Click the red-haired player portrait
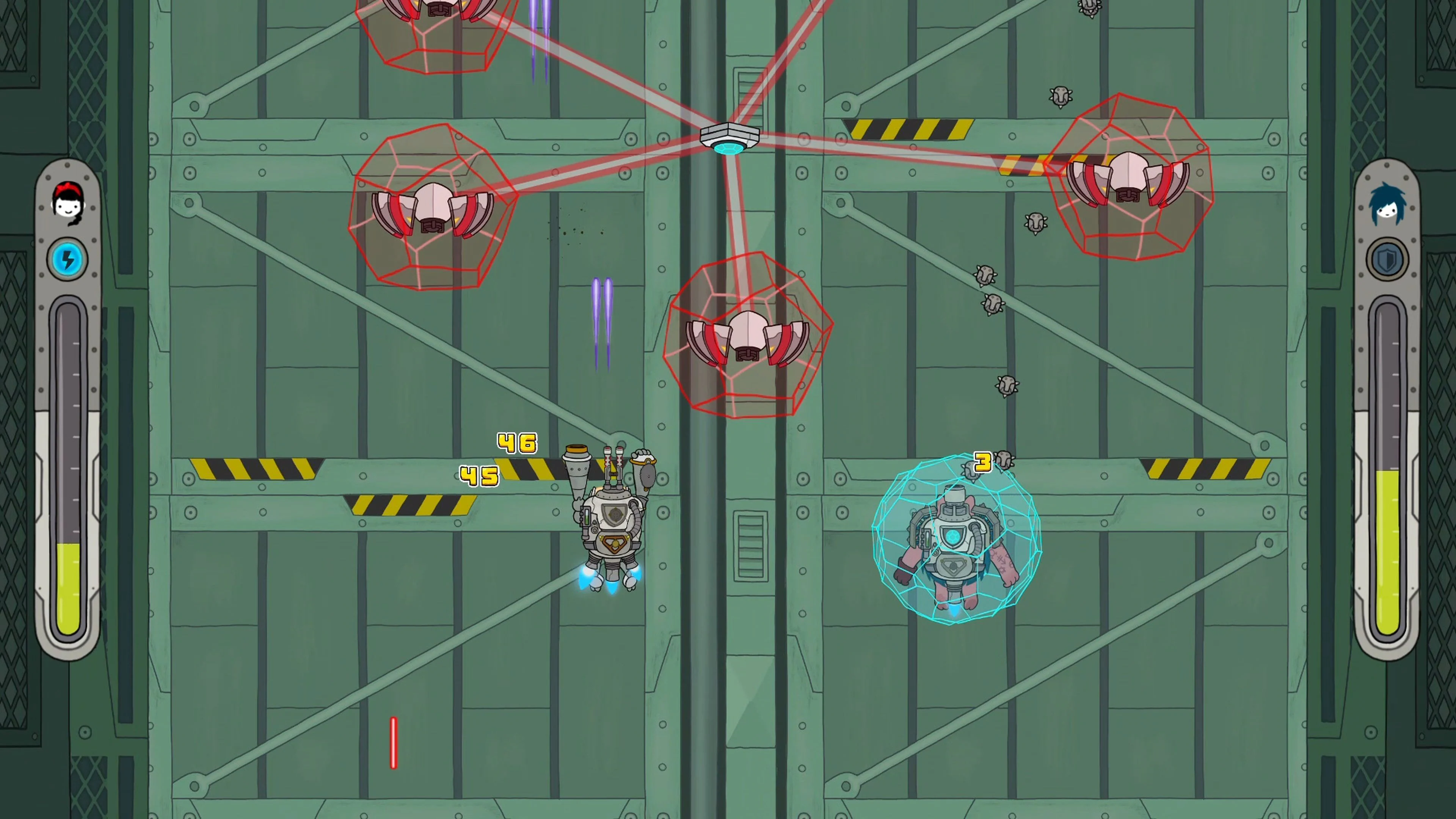Screen dimensions: 1456x819 68,206
